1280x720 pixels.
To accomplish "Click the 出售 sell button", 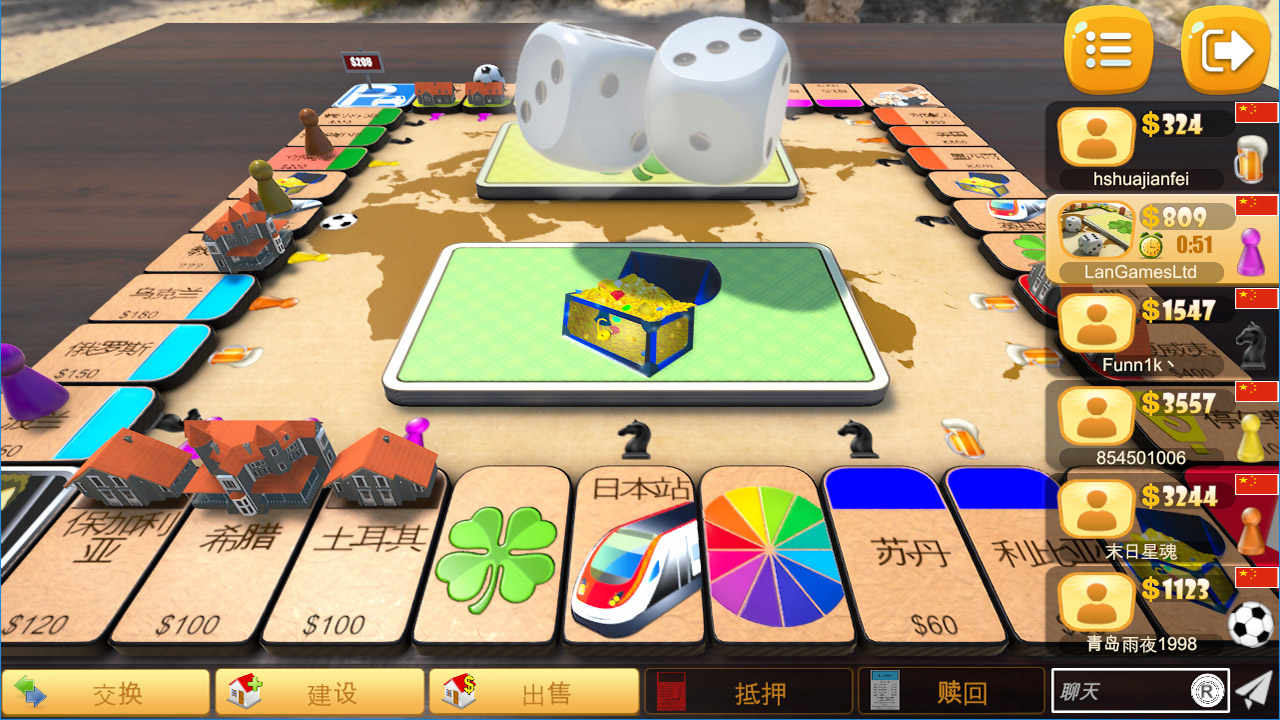I will [x=534, y=692].
